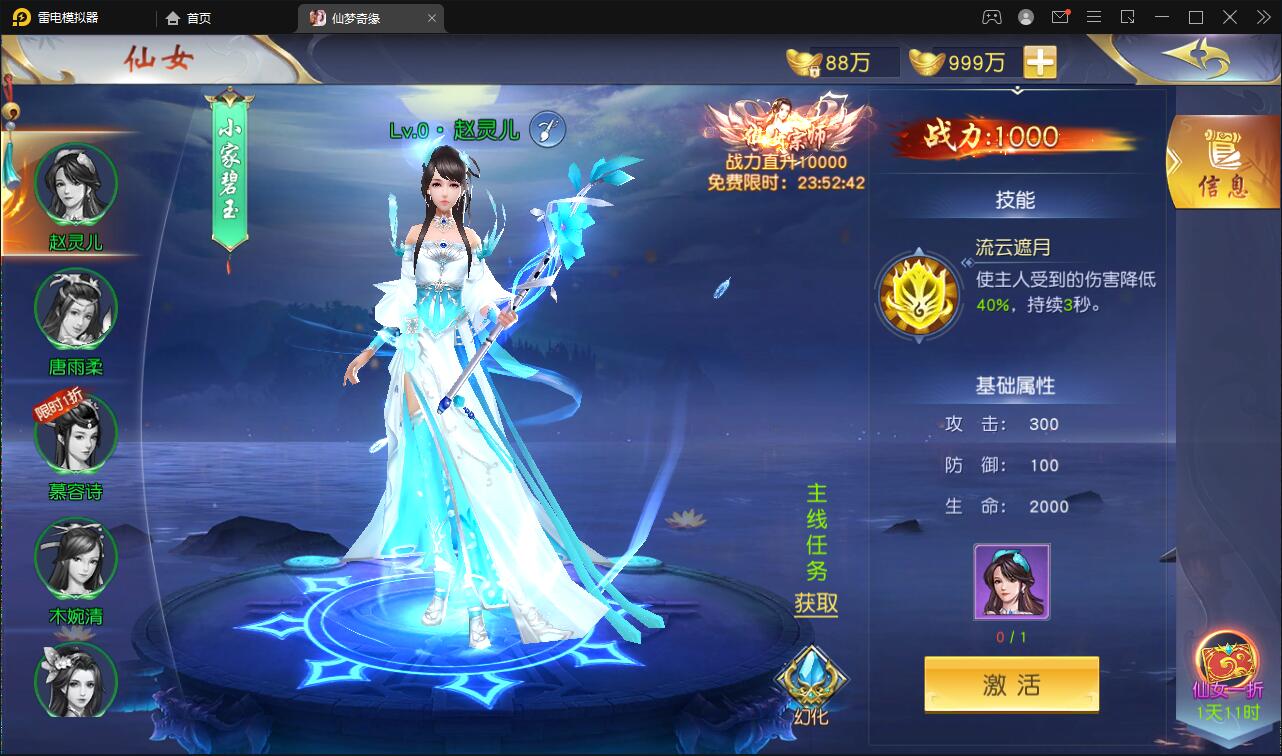Close the 仙梦奇缘 emulator tab

432,18
